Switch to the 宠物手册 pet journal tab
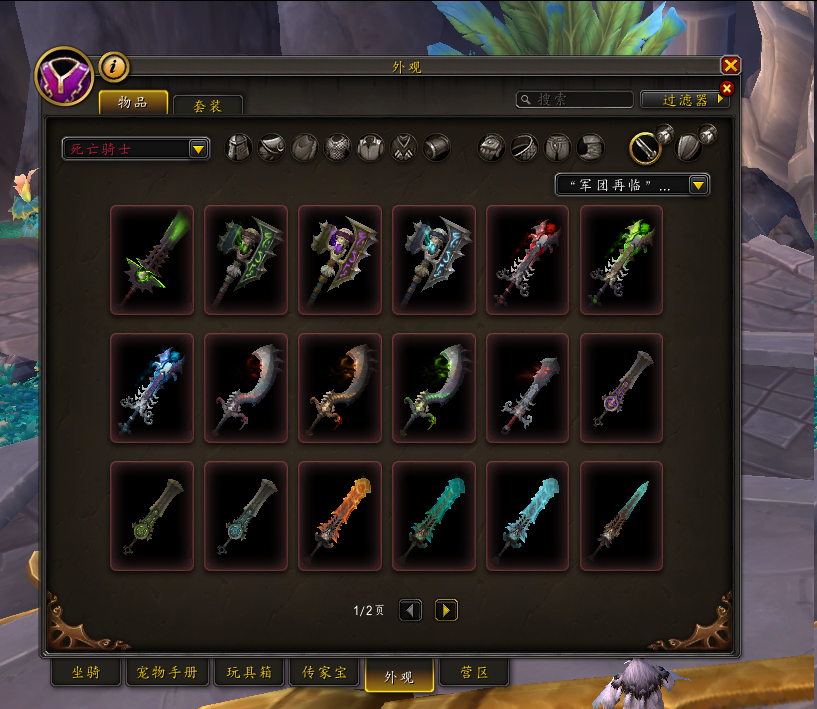 (x=168, y=673)
